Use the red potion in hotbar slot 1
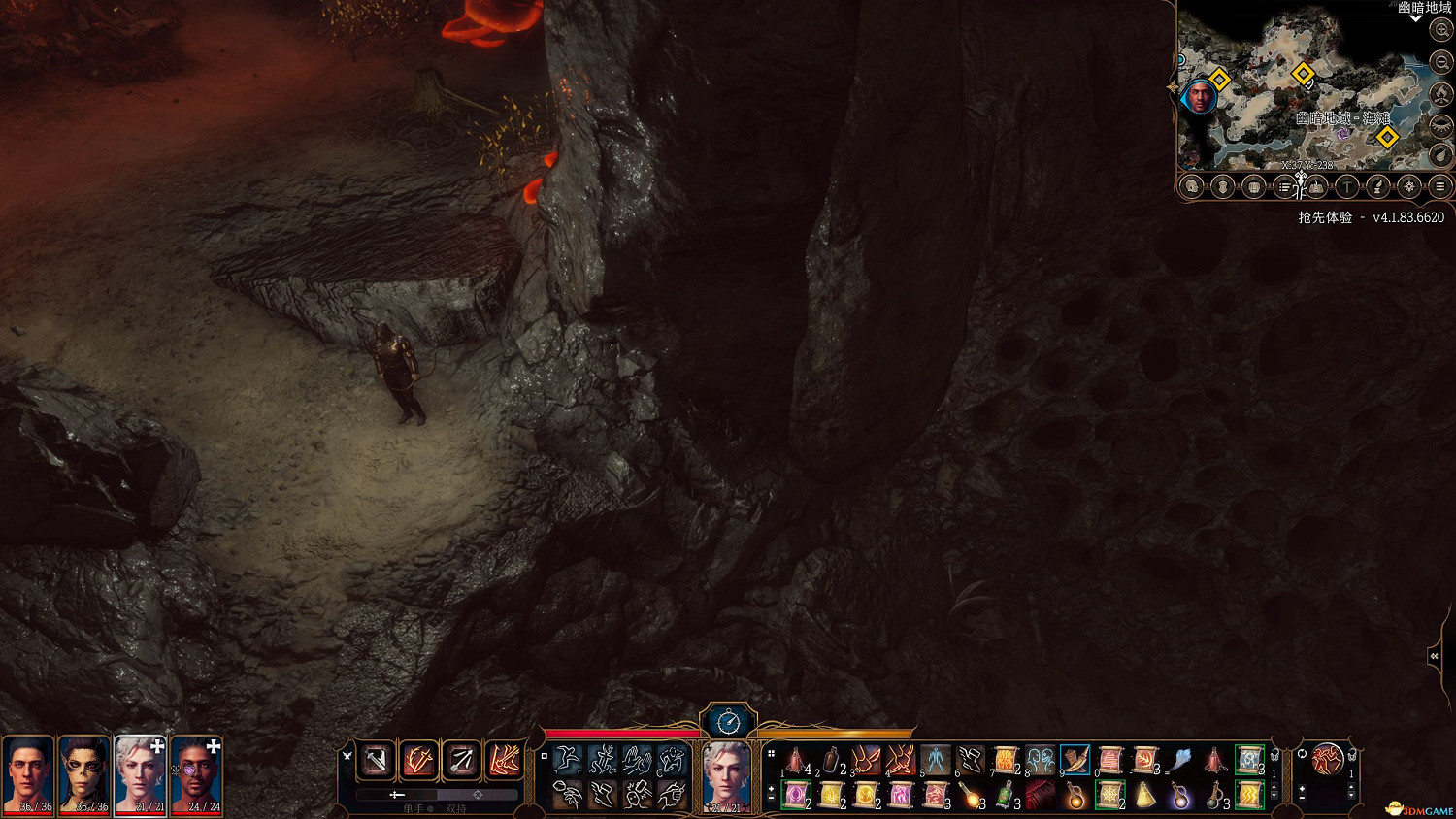 [796, 760]
